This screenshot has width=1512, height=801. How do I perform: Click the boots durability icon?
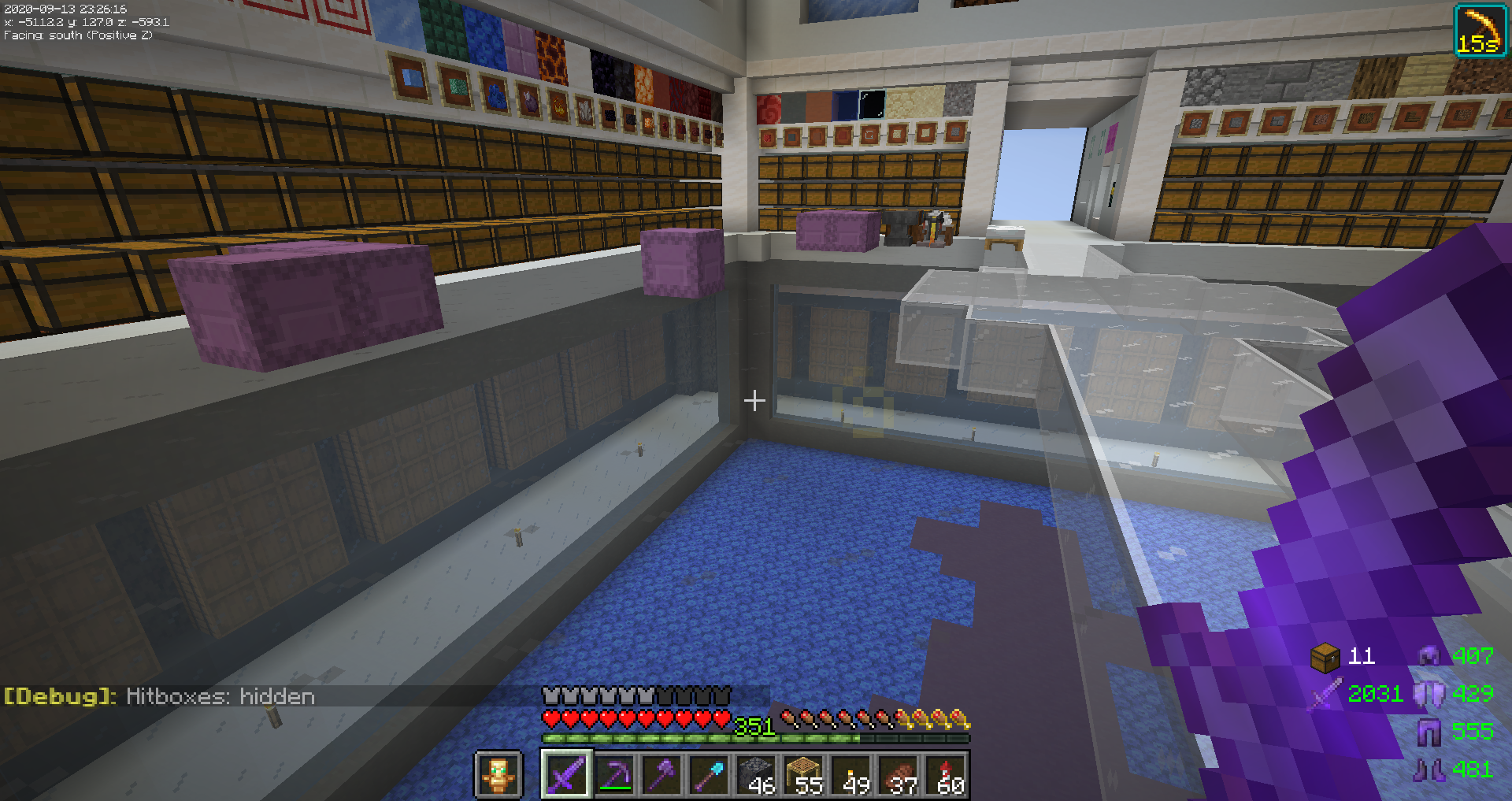(1429, 769)
